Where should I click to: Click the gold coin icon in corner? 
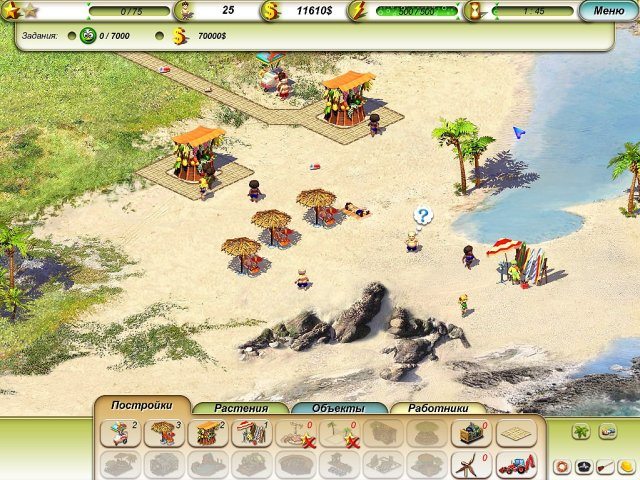625,467
